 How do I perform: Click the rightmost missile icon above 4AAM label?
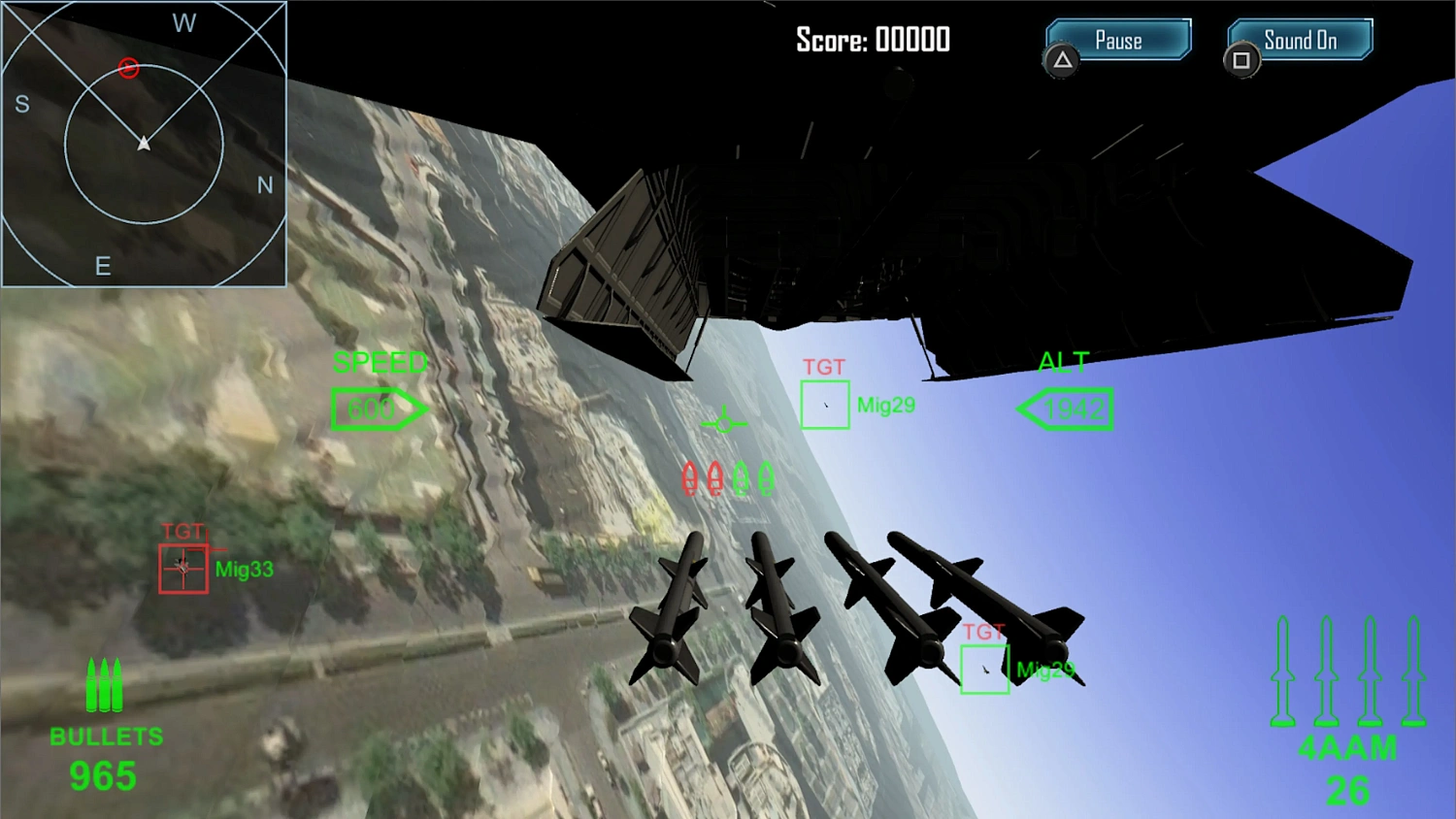tap(1412, 670)
